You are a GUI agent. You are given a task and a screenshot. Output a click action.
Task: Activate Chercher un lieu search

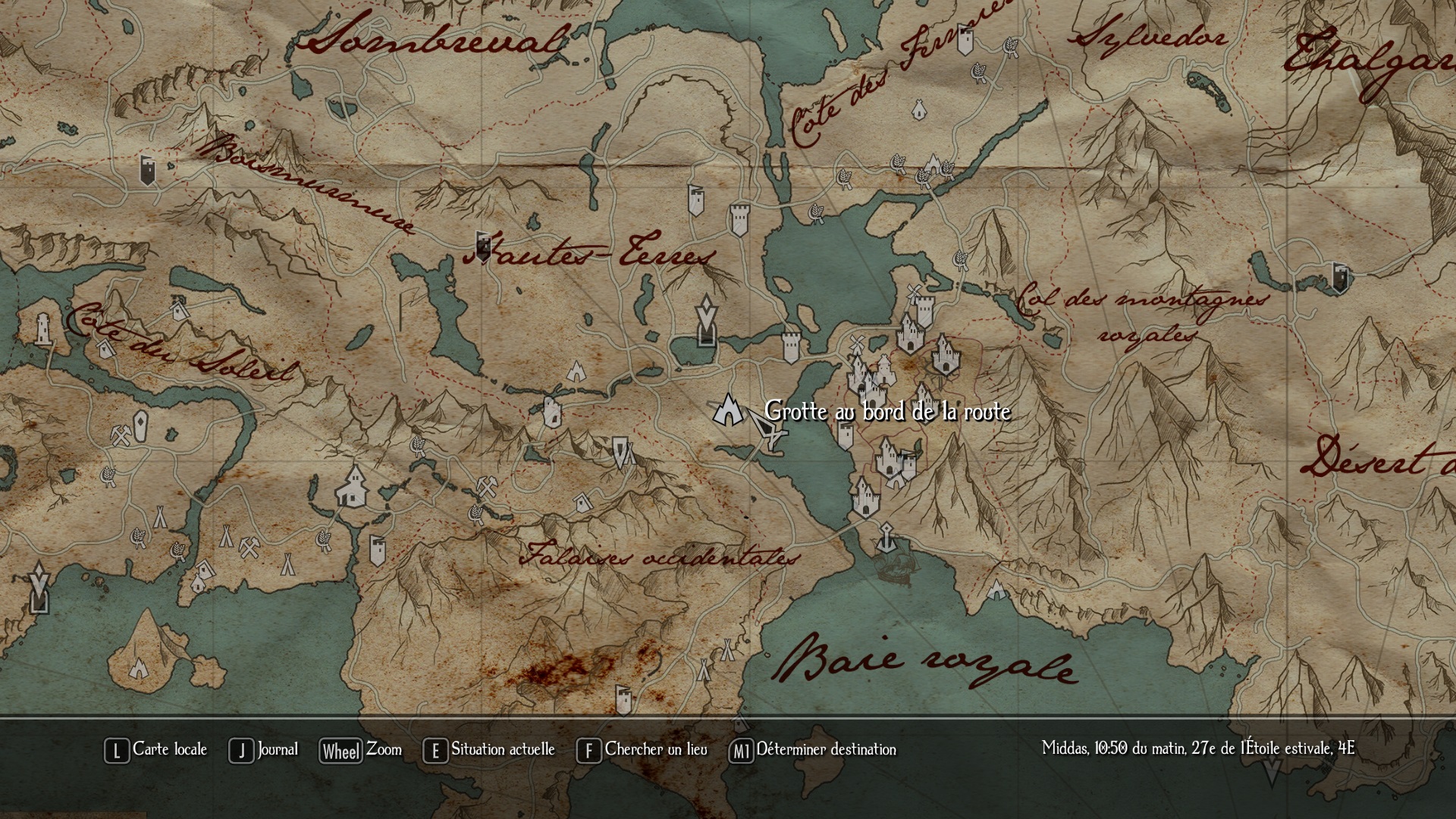tap(642, 750)
